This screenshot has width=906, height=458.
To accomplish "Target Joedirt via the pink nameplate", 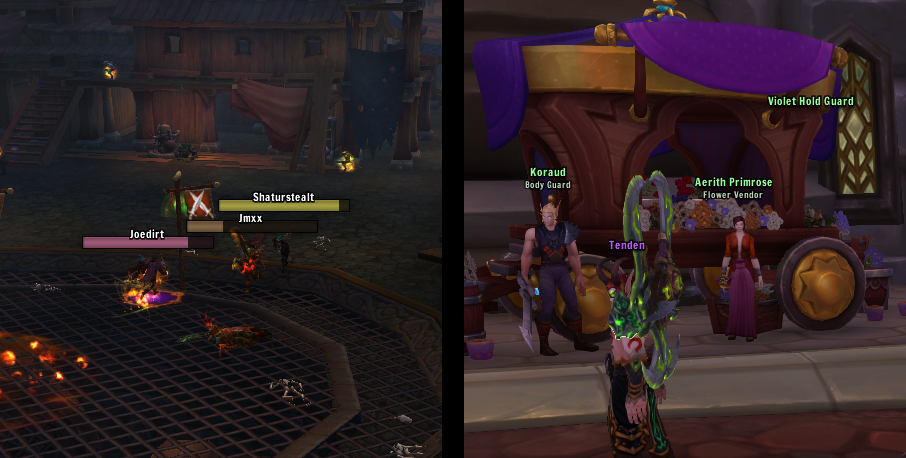I will pyautogui.click(x=147, y=242).
